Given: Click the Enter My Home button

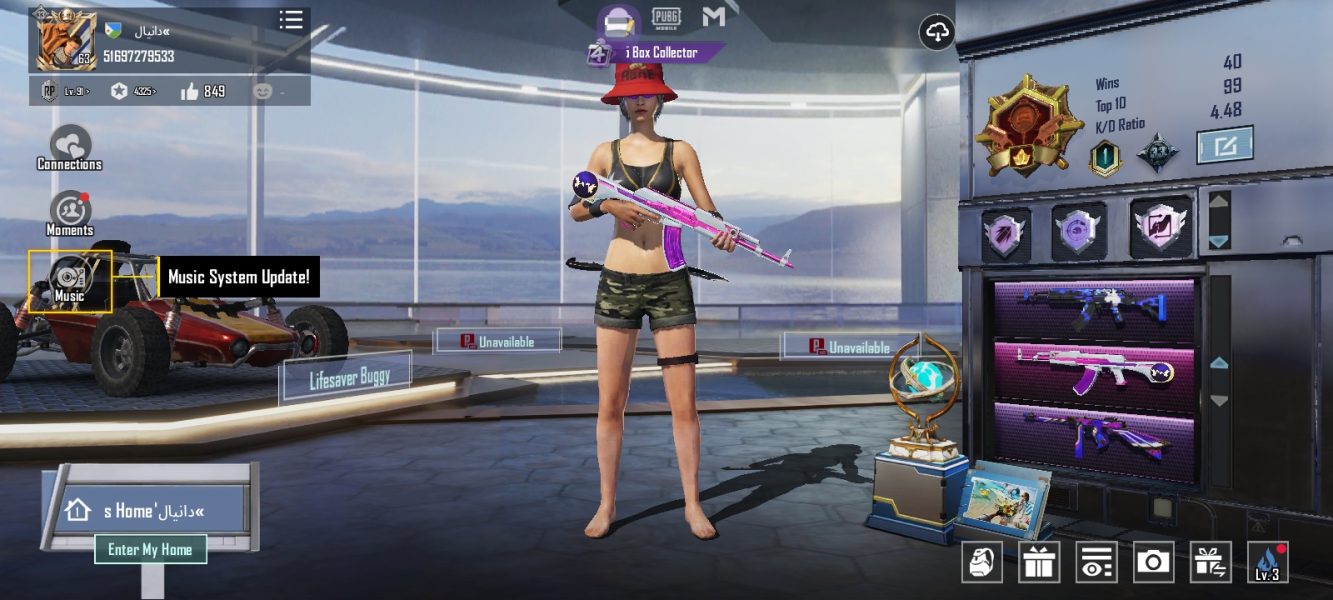Looking at the screenshot, I should (150, 549).
